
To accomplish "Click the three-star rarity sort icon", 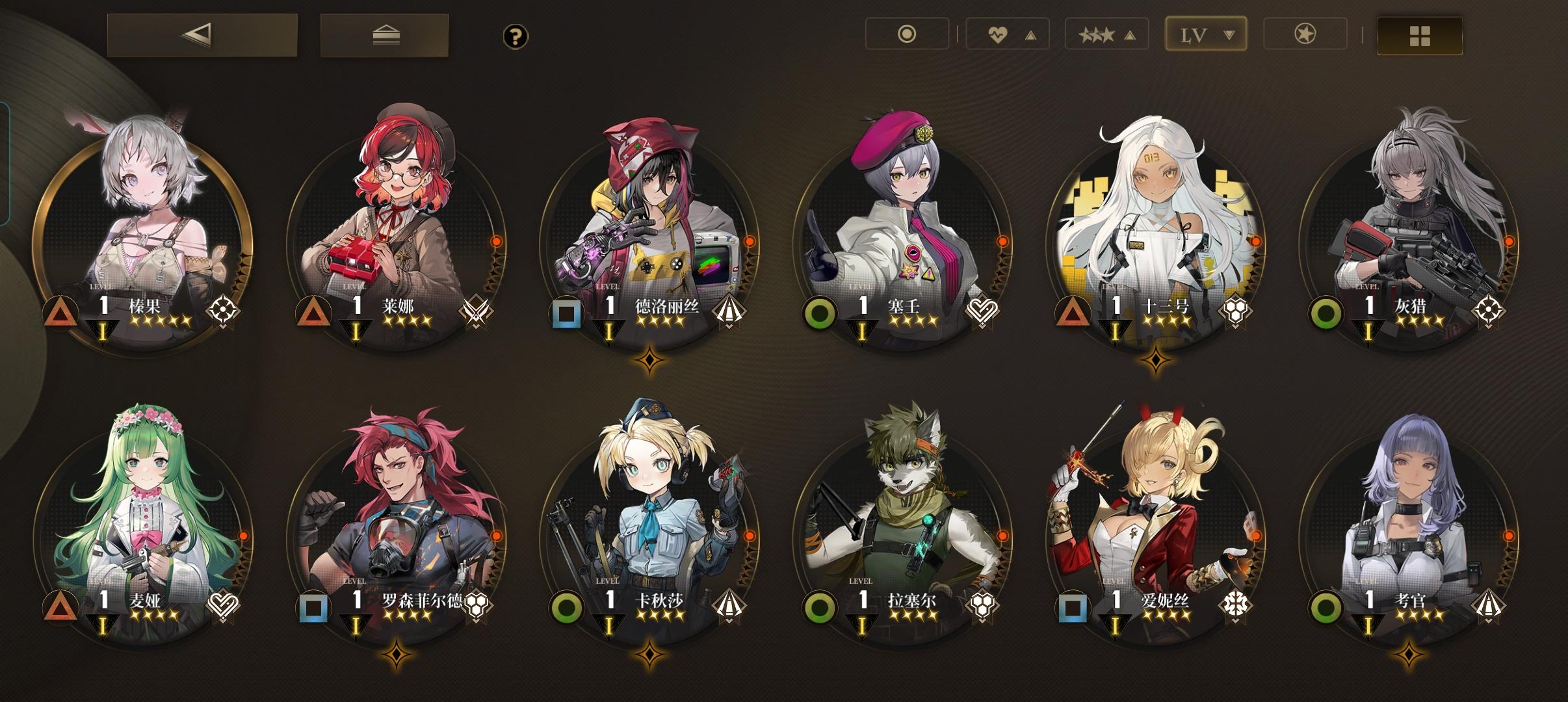I will coord(1098,34).
